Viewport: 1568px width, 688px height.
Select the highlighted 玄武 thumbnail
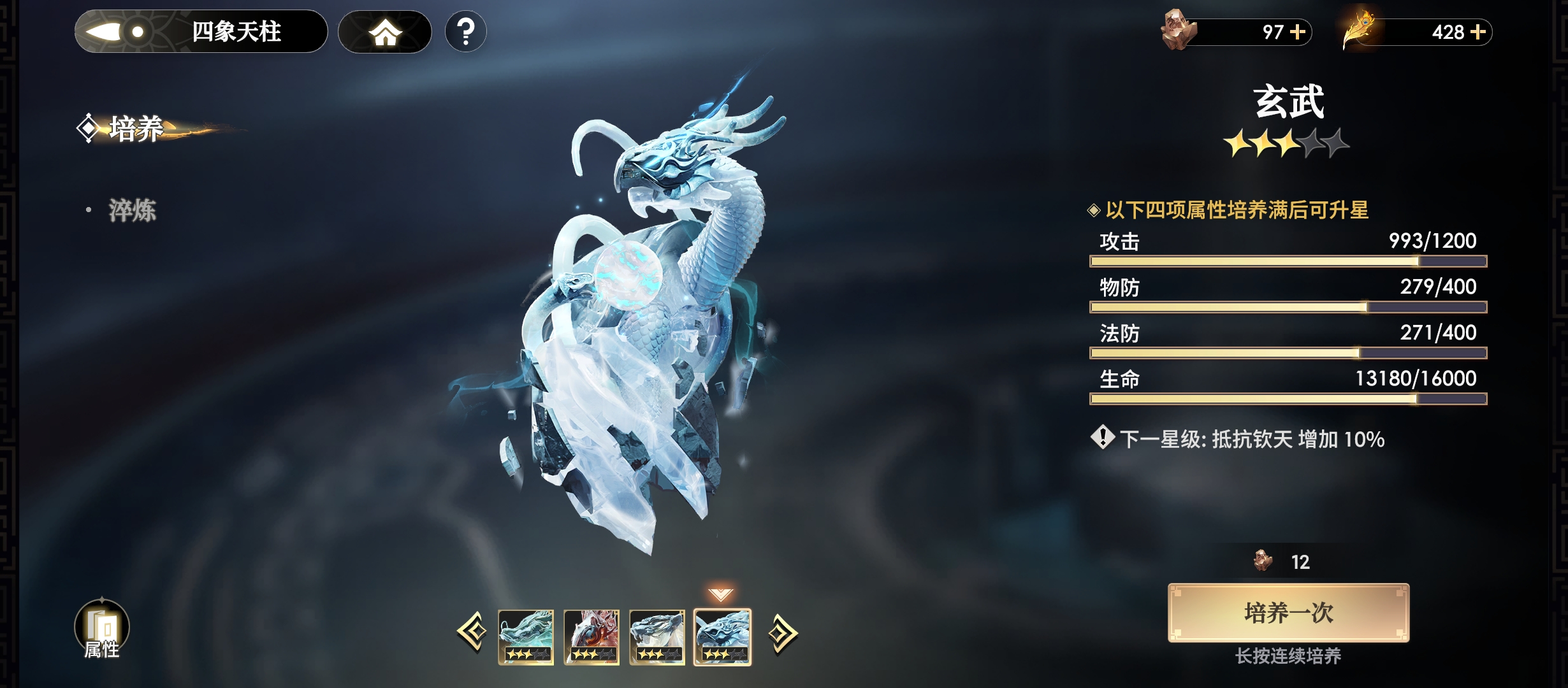(x=723, y=637)
